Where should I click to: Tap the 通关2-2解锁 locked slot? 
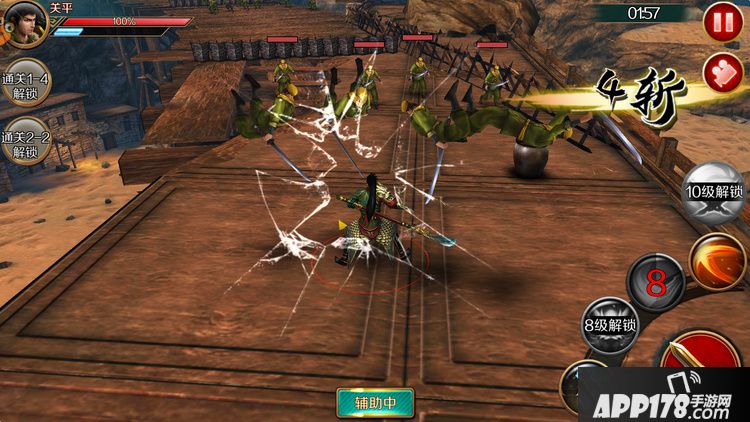coord(24,145)
